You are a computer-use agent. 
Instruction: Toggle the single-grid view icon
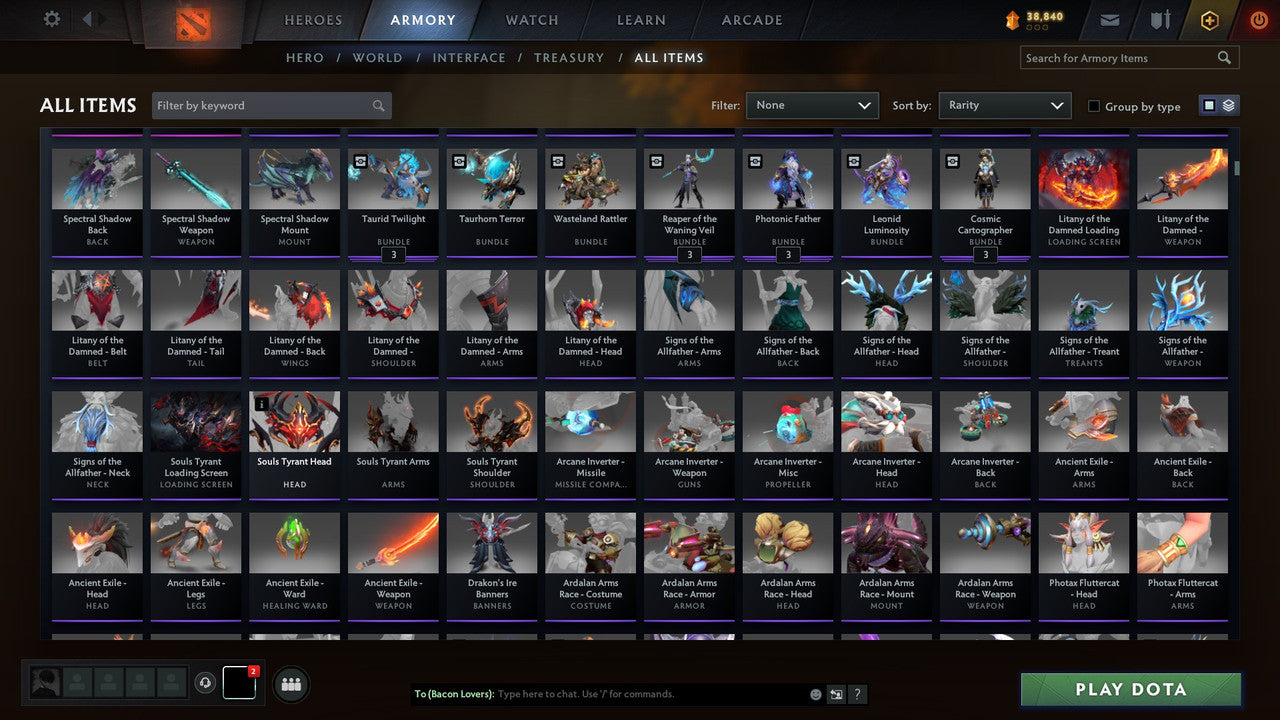pos(1209,104)
